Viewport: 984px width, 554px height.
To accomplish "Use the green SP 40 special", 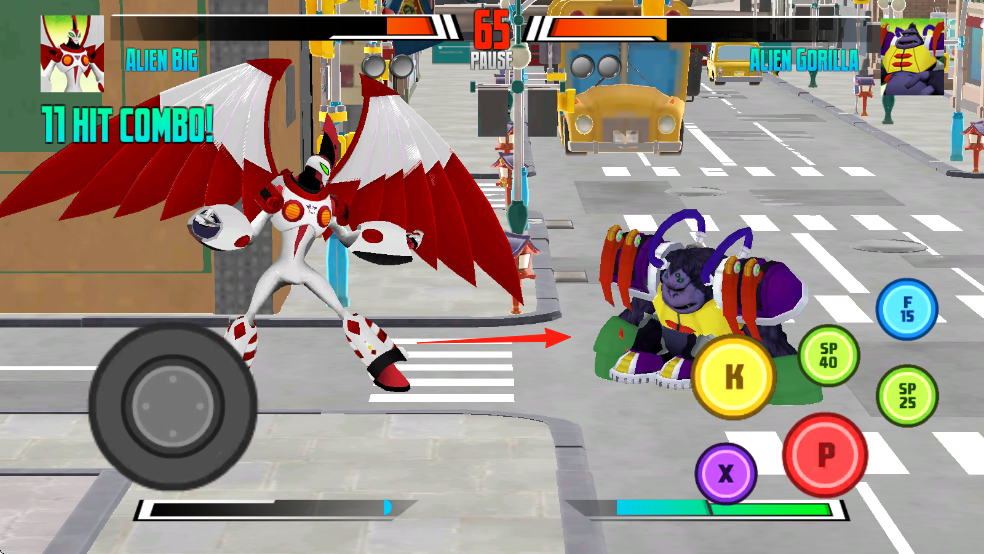I will [x=829, y=356].
